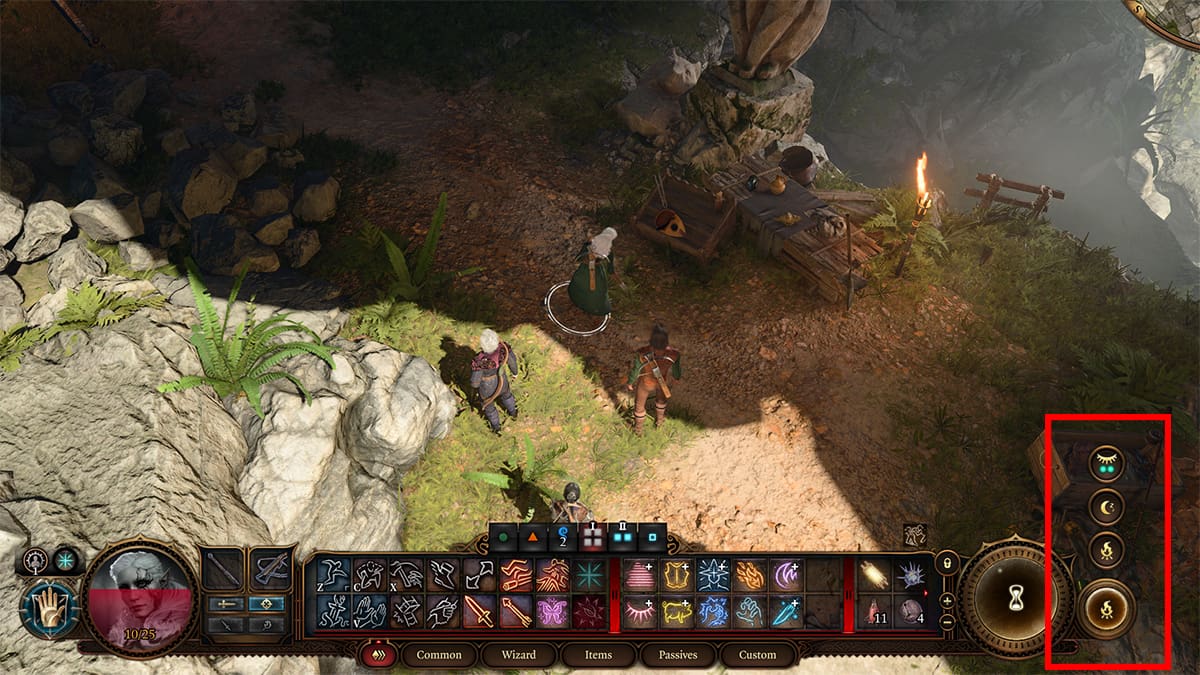Switch to the Custom hotbar tab

[757, 655]
